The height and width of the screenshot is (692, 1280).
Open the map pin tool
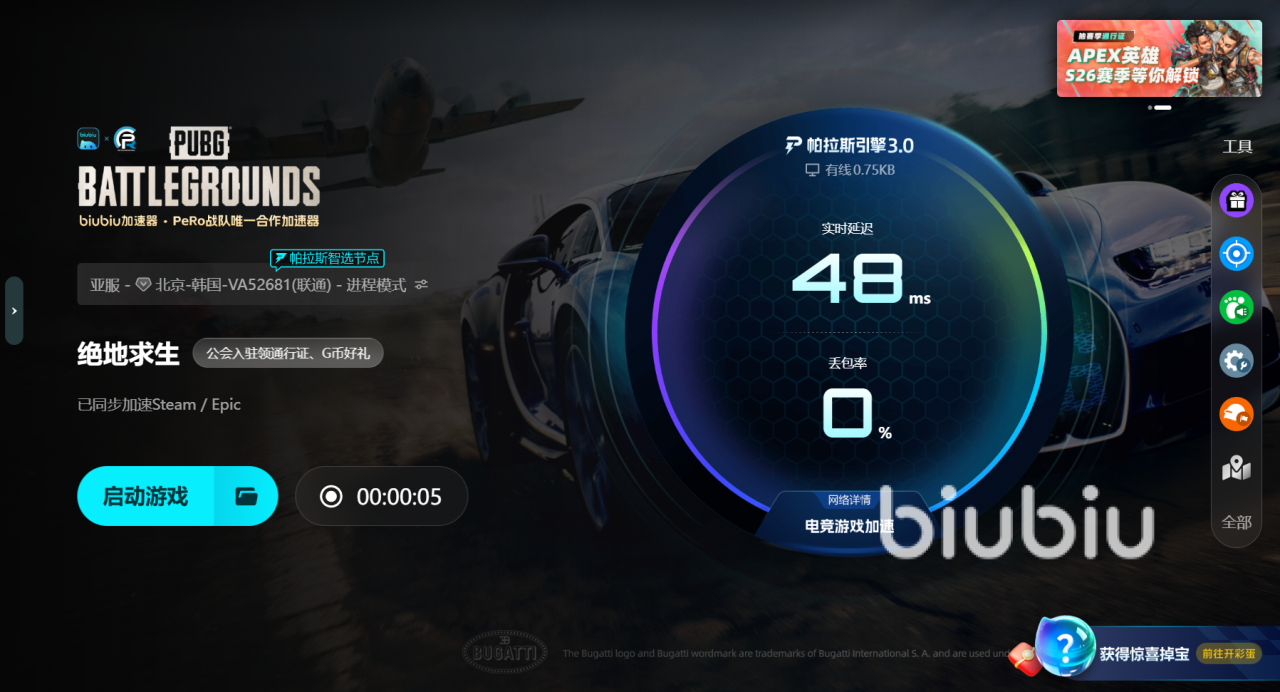(x=1237, y=467)
